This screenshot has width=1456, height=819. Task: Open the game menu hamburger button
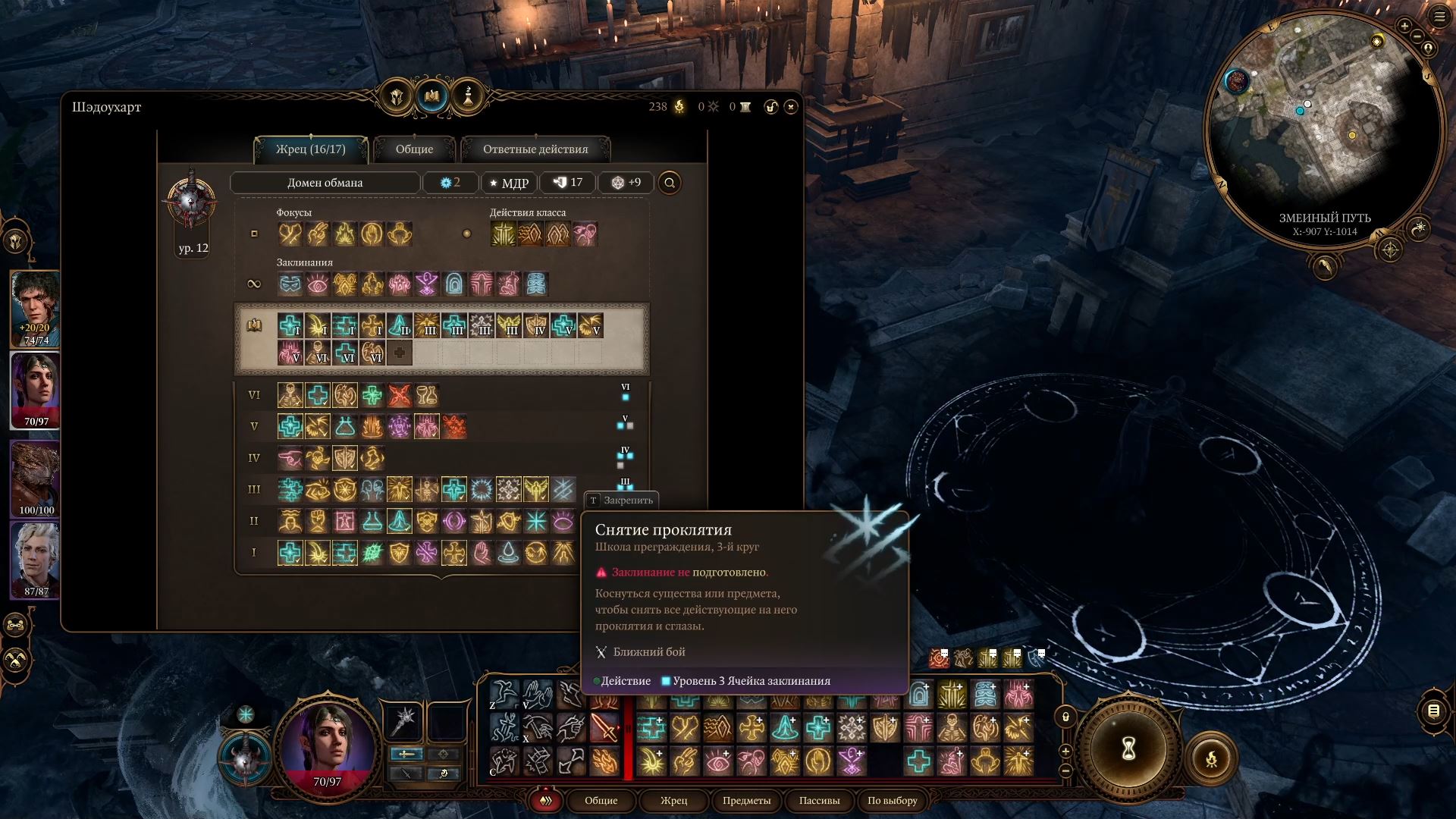(1439, 17)
